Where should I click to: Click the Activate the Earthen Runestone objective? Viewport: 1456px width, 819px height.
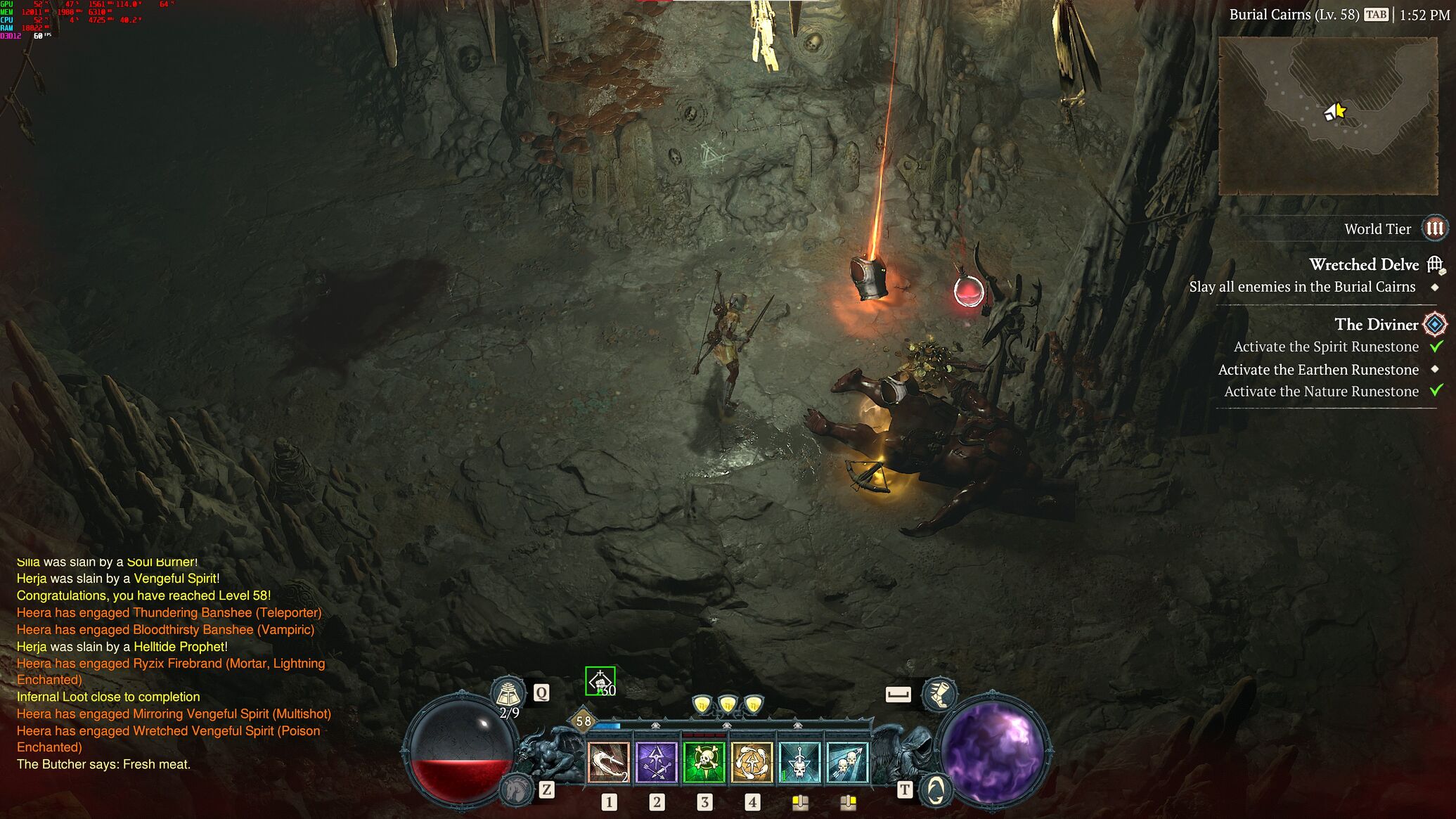[1318, 370]
